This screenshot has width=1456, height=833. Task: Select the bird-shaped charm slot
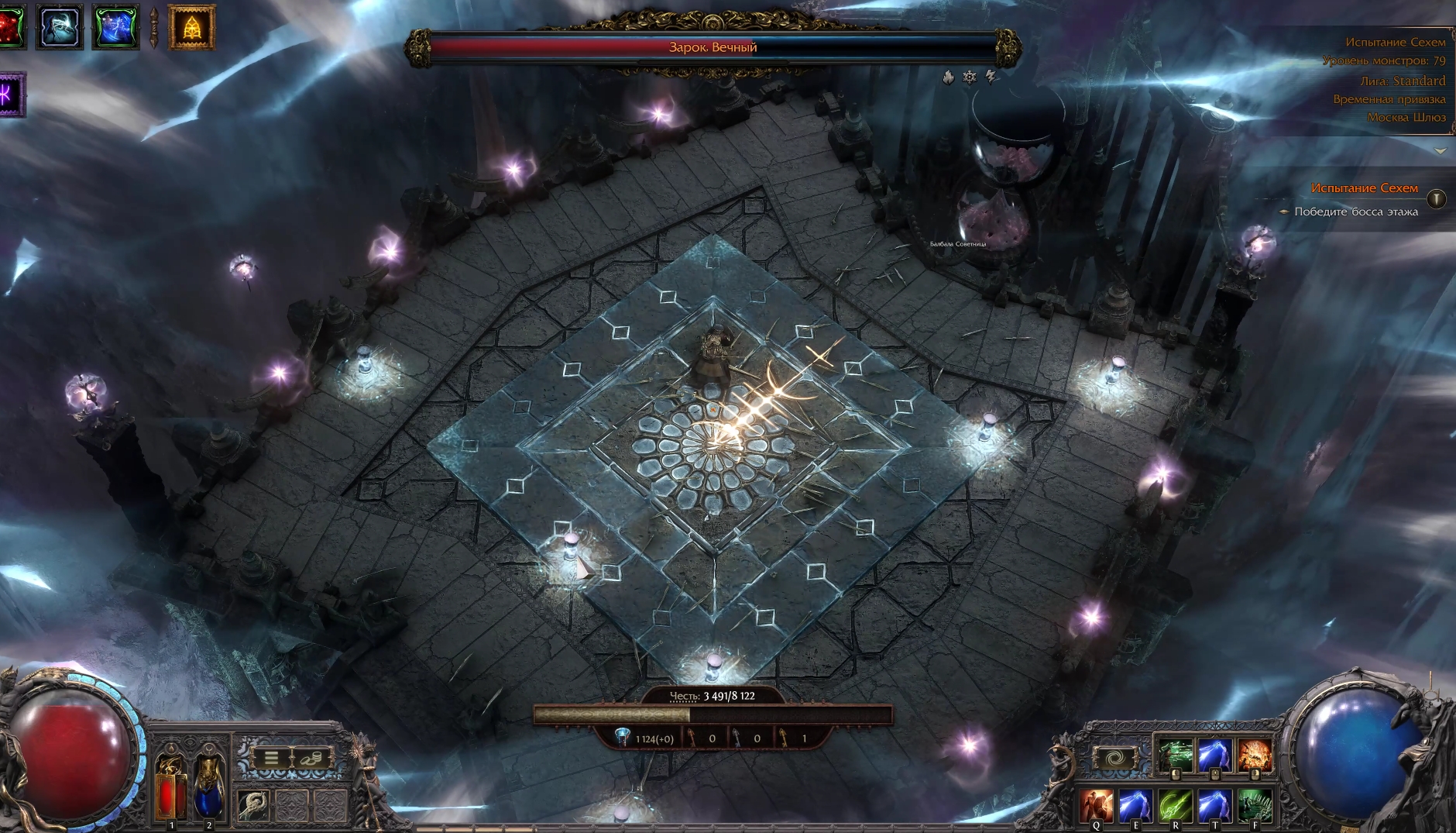tap(253, 806)
